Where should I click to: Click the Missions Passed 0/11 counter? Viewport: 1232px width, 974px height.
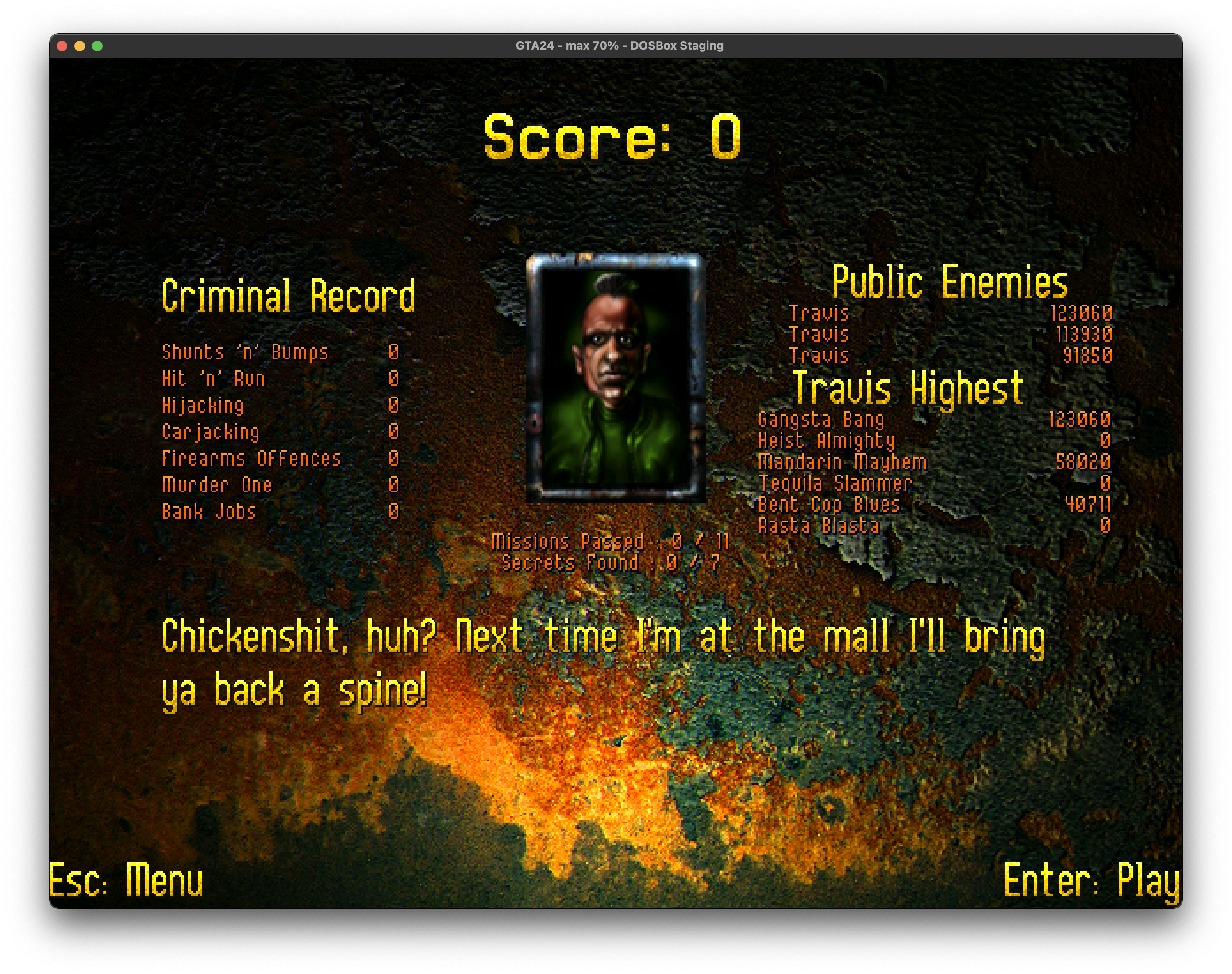(x=610, y=542)
